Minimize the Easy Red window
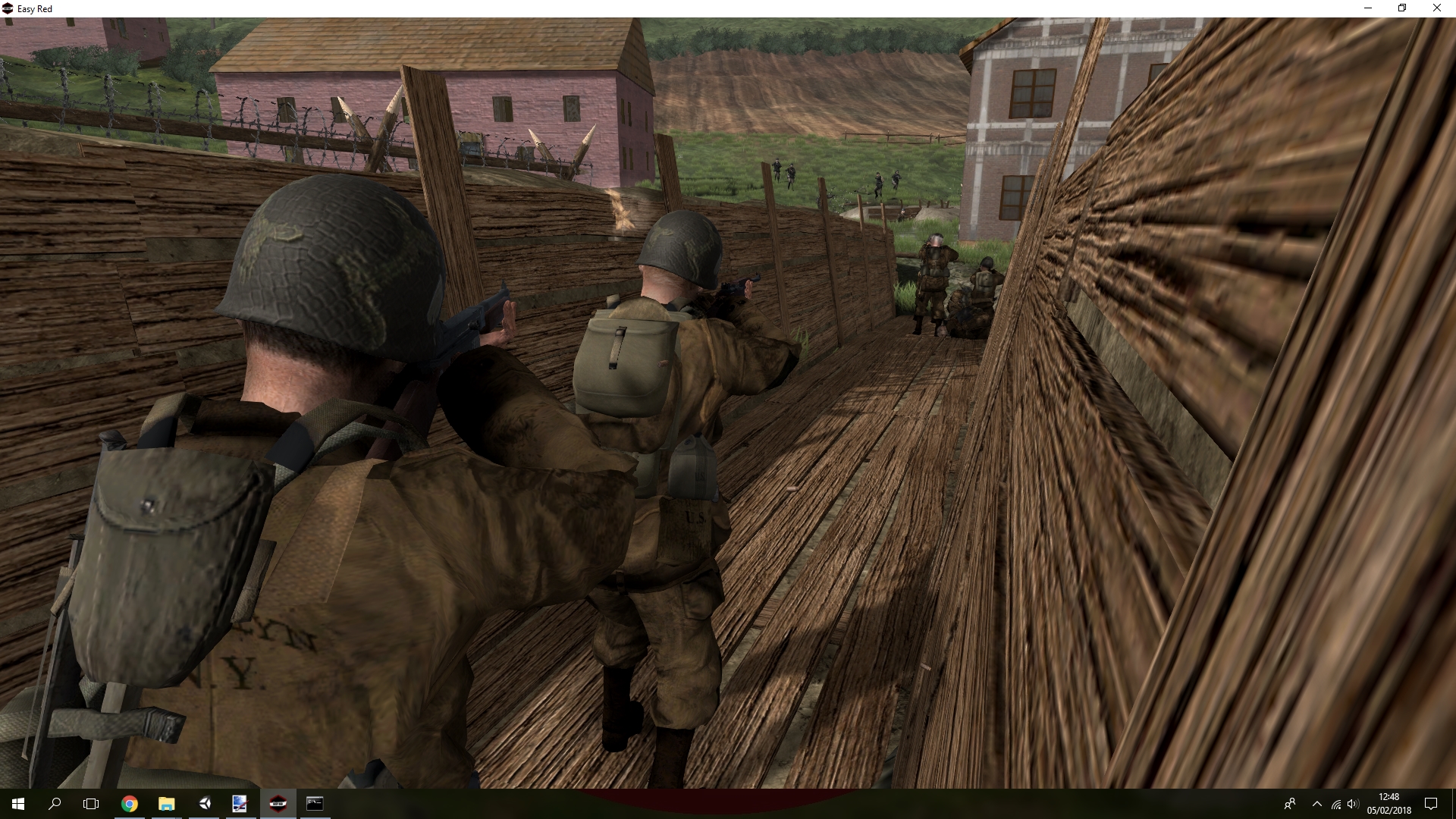Image resolution: width=1456 pixels, height=819 pixels. (1369, 8)
